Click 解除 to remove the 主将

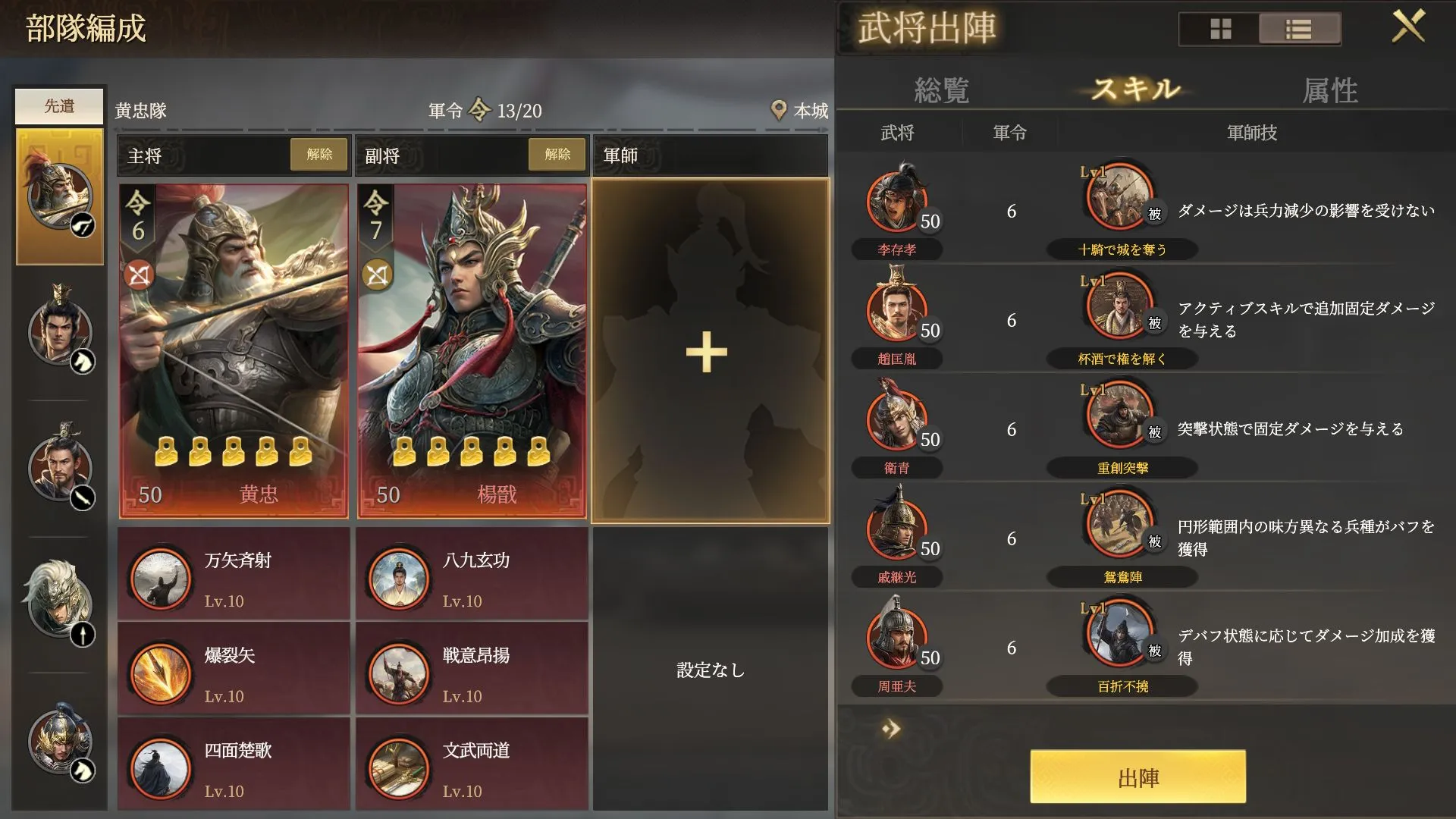tap(318, 154)
